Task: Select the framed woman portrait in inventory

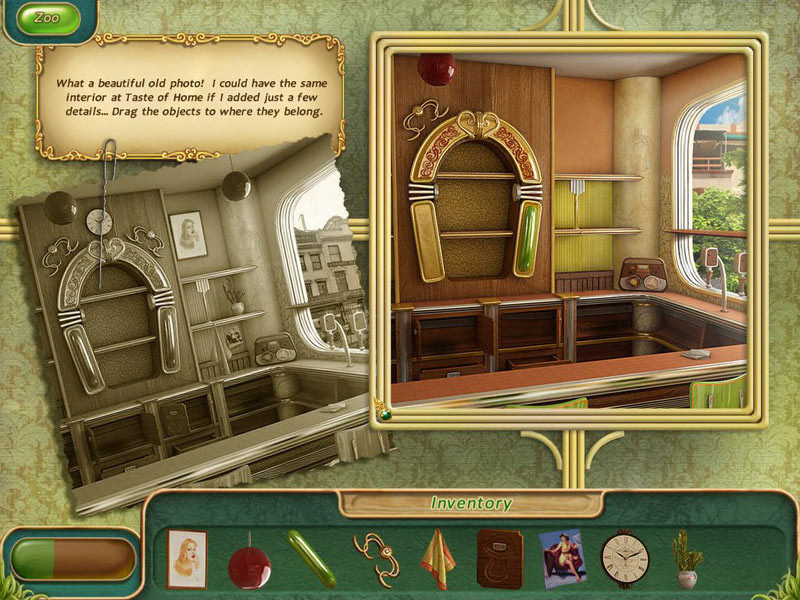Action: pyautogui.click(x=186, y=558)
